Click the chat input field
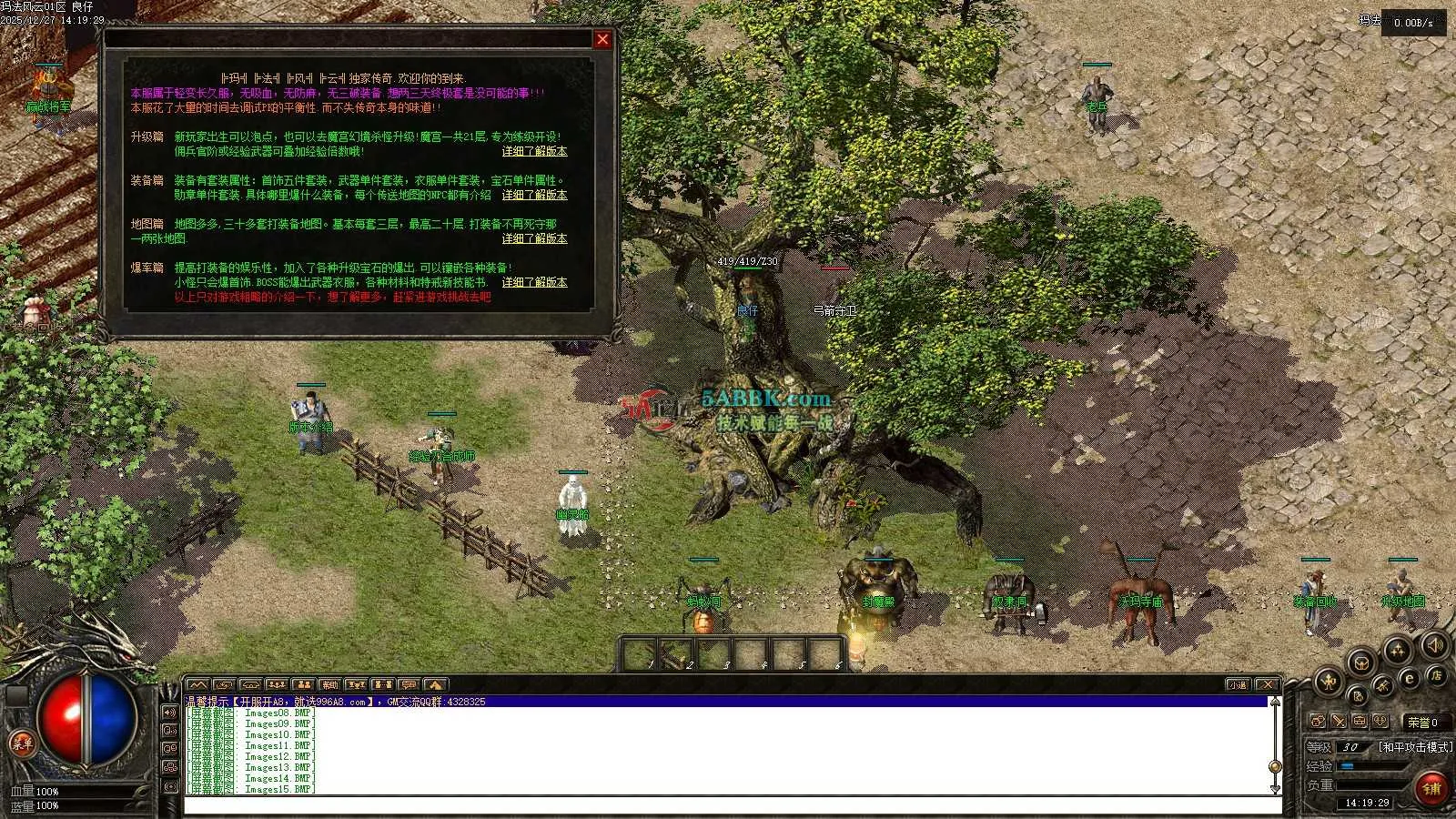 pyautogui.click(x=728, y=804)
